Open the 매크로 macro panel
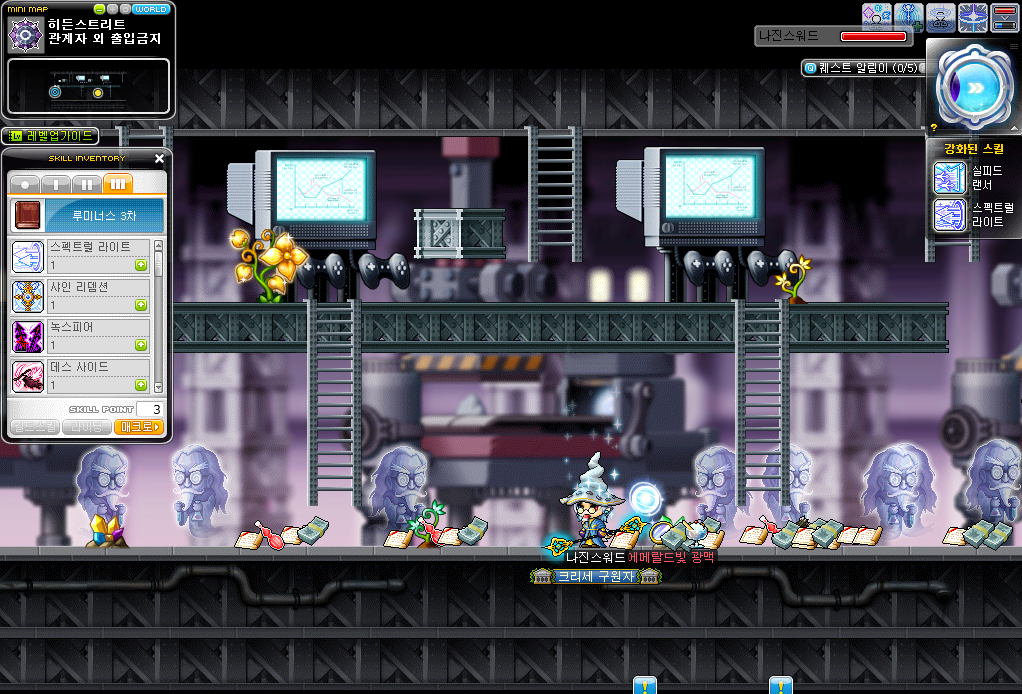Viewport: 1022px width, 694px height. pyautogui.click(x=139, y=427)
